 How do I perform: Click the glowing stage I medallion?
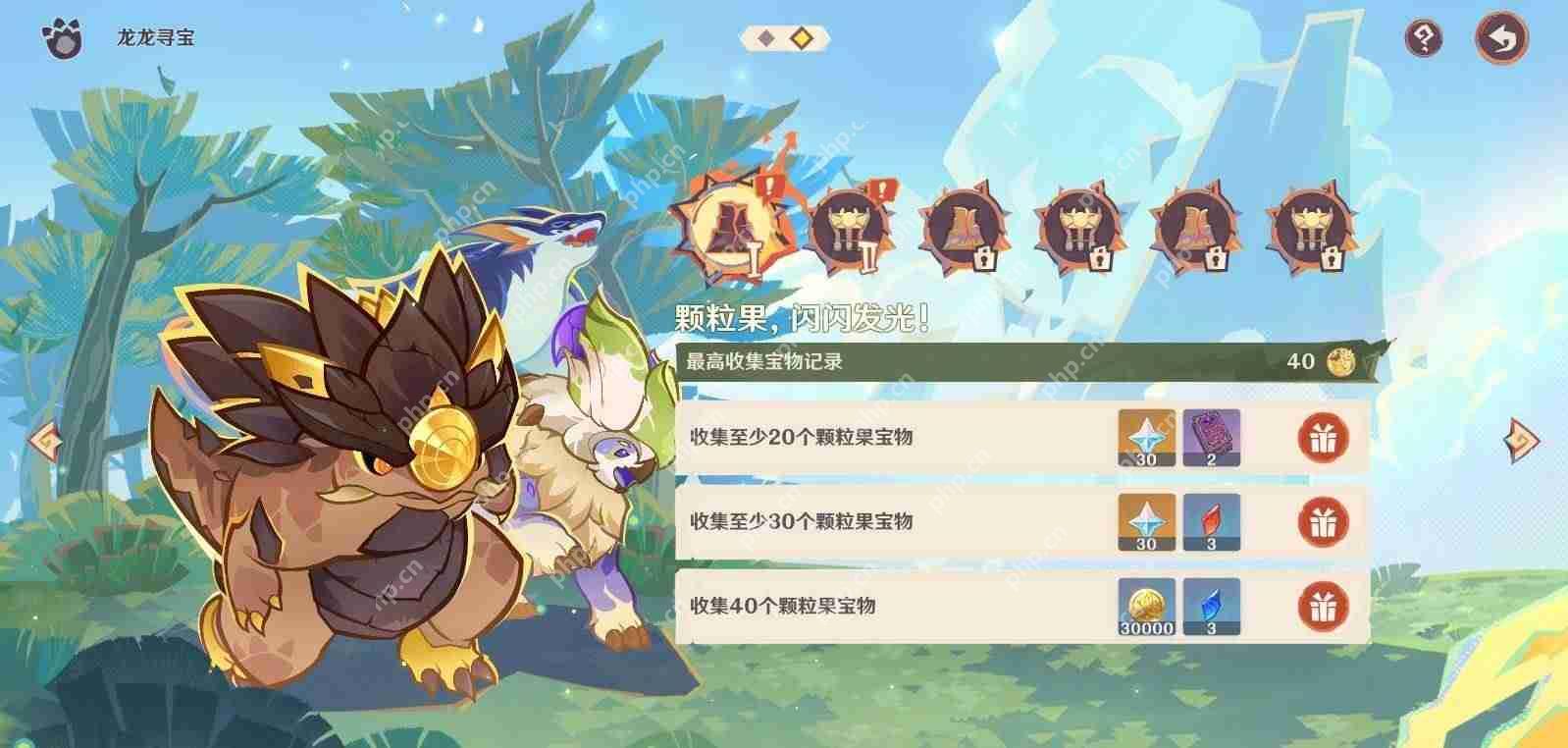pyautogui.click(x=732, y=224)
